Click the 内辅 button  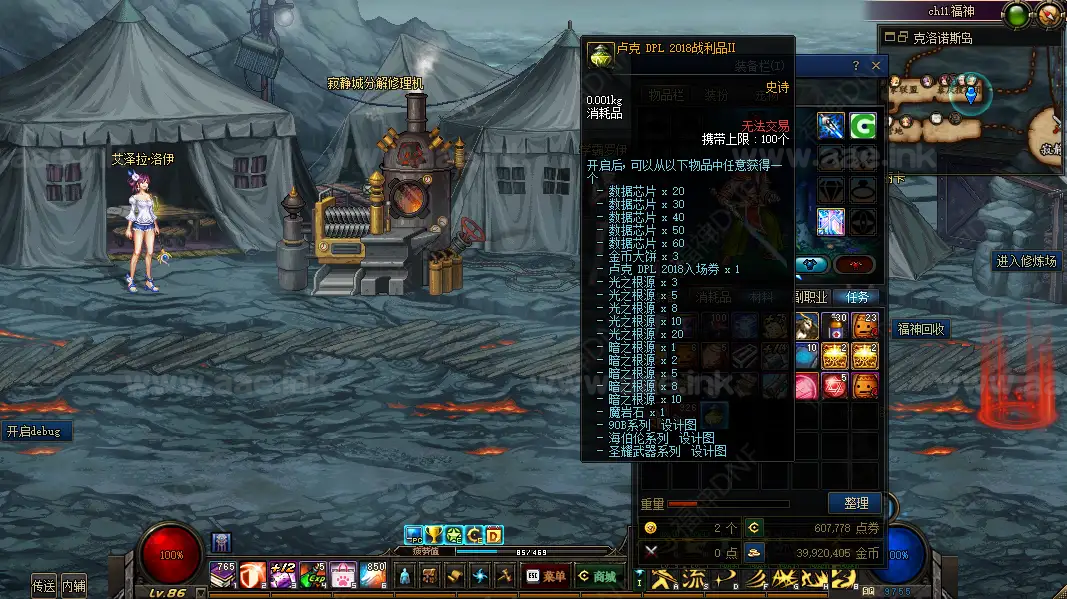(x=73, y=585)
